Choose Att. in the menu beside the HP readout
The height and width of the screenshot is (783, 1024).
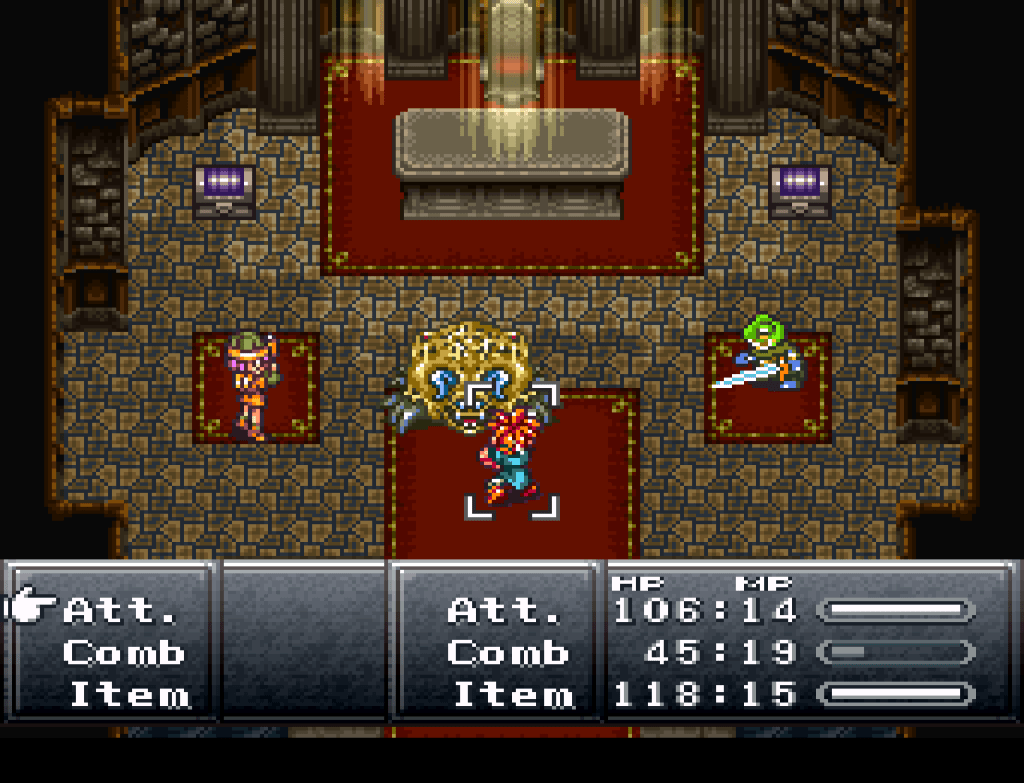(x=508, y=609)
